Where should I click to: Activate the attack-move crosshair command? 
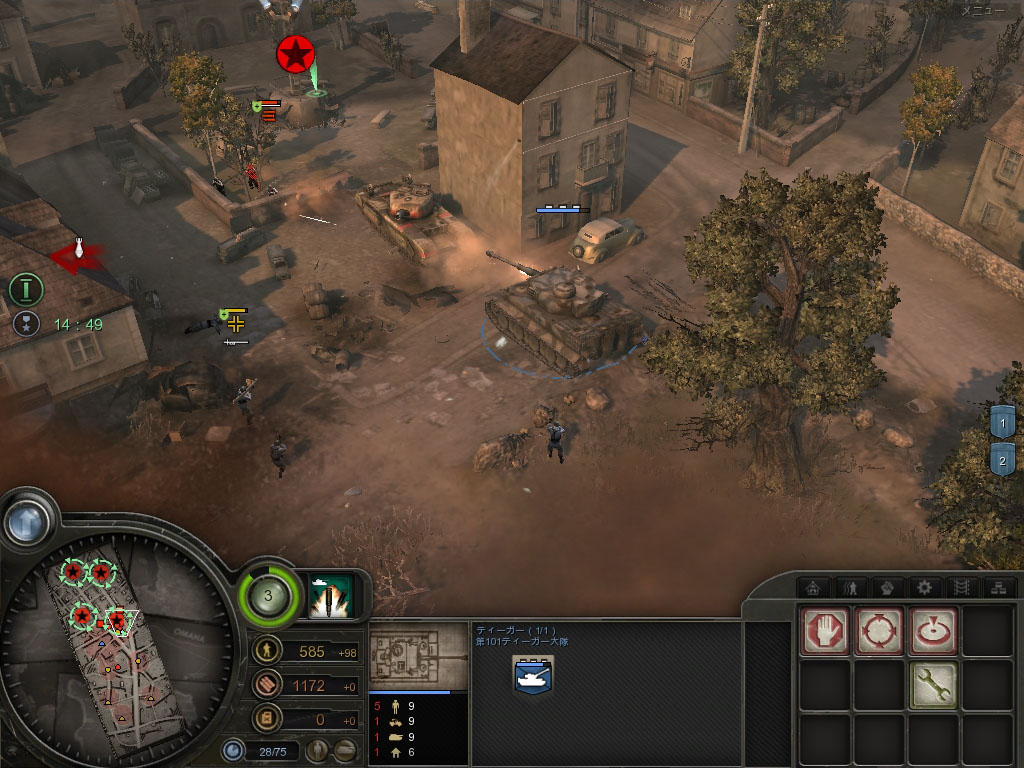coord(879,631)
